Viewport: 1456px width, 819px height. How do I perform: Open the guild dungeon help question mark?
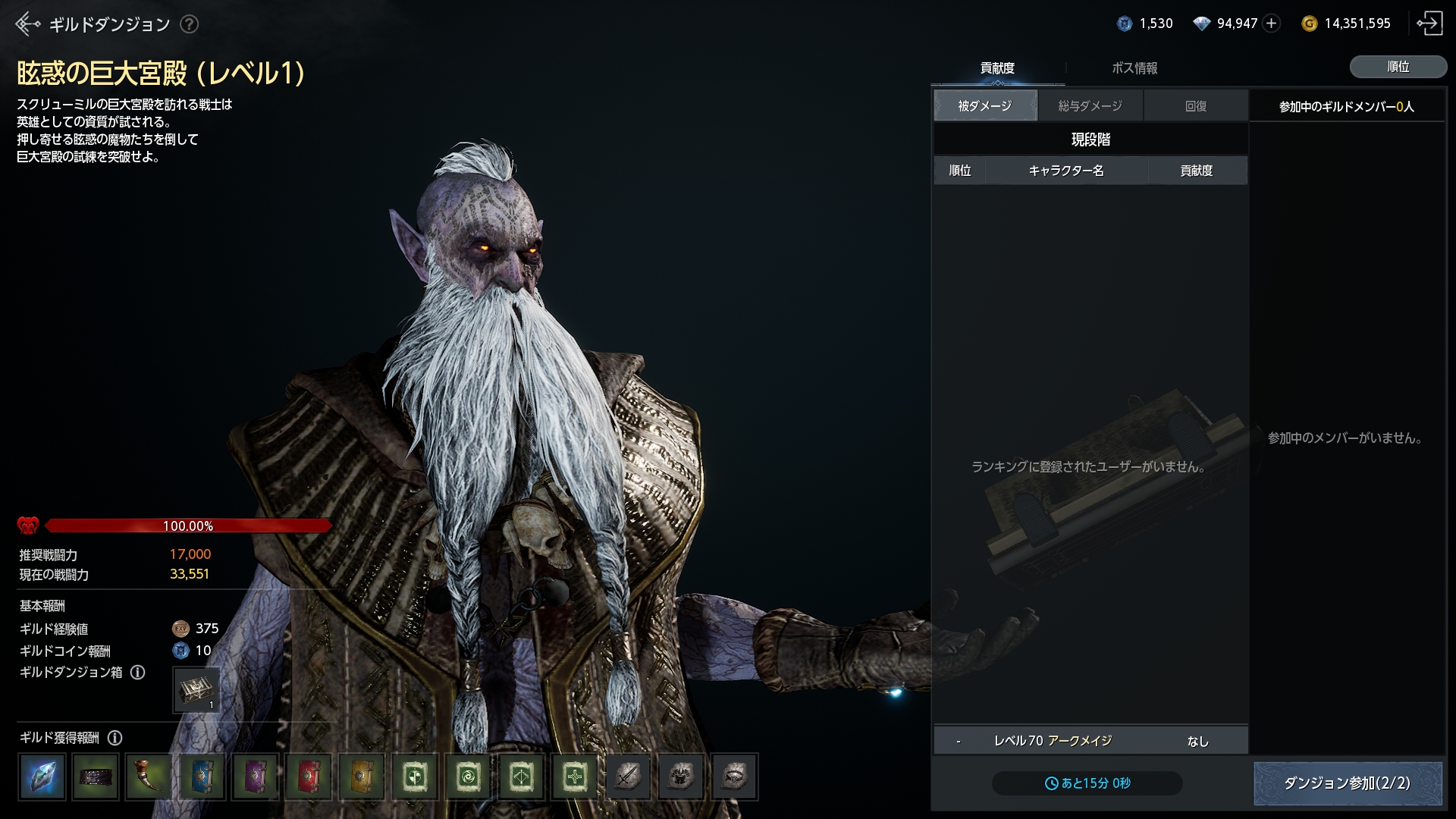tap(190, 24)
